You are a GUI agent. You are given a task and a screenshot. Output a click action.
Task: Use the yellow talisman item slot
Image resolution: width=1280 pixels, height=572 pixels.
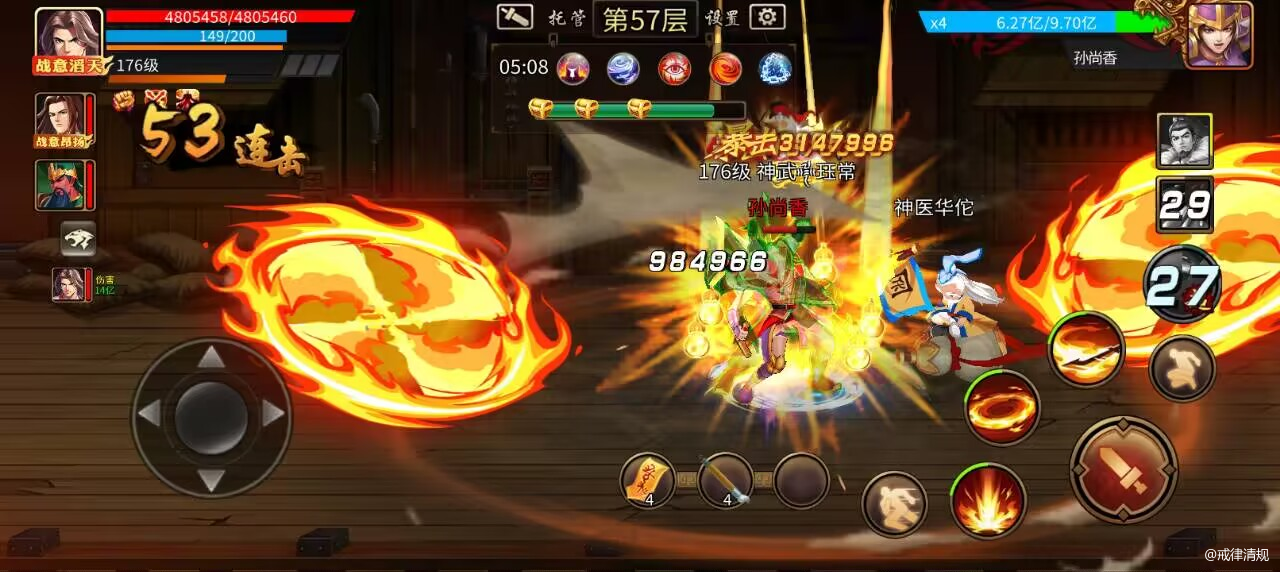coord(647,481)
